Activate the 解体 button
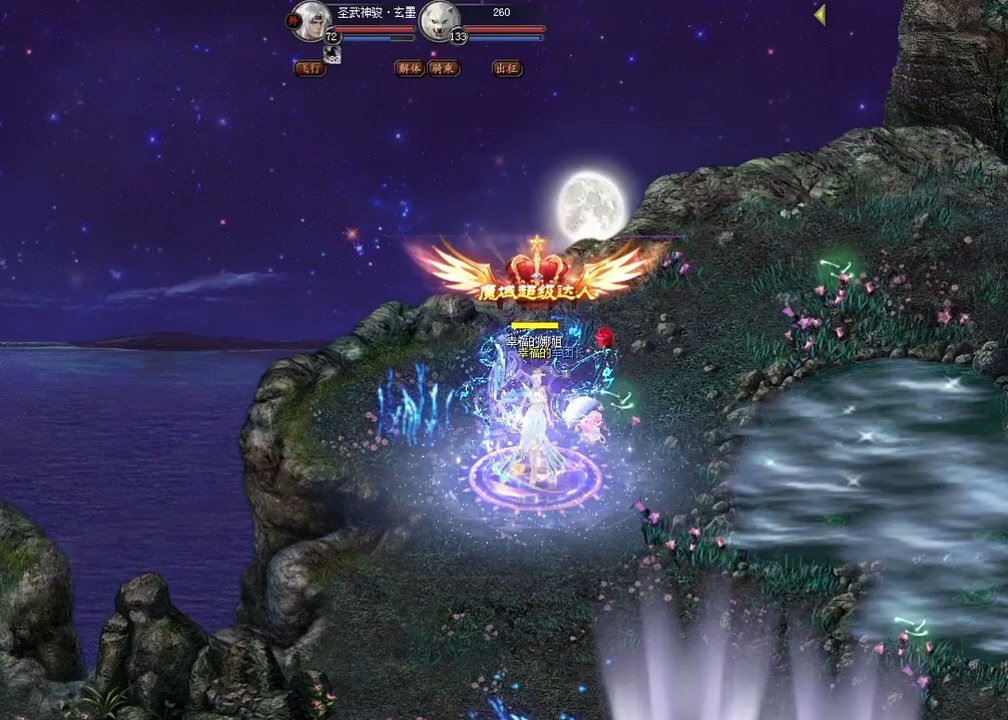Image resolution: width=1008 pixels, height=720 pixels. (x=410, y=69)
